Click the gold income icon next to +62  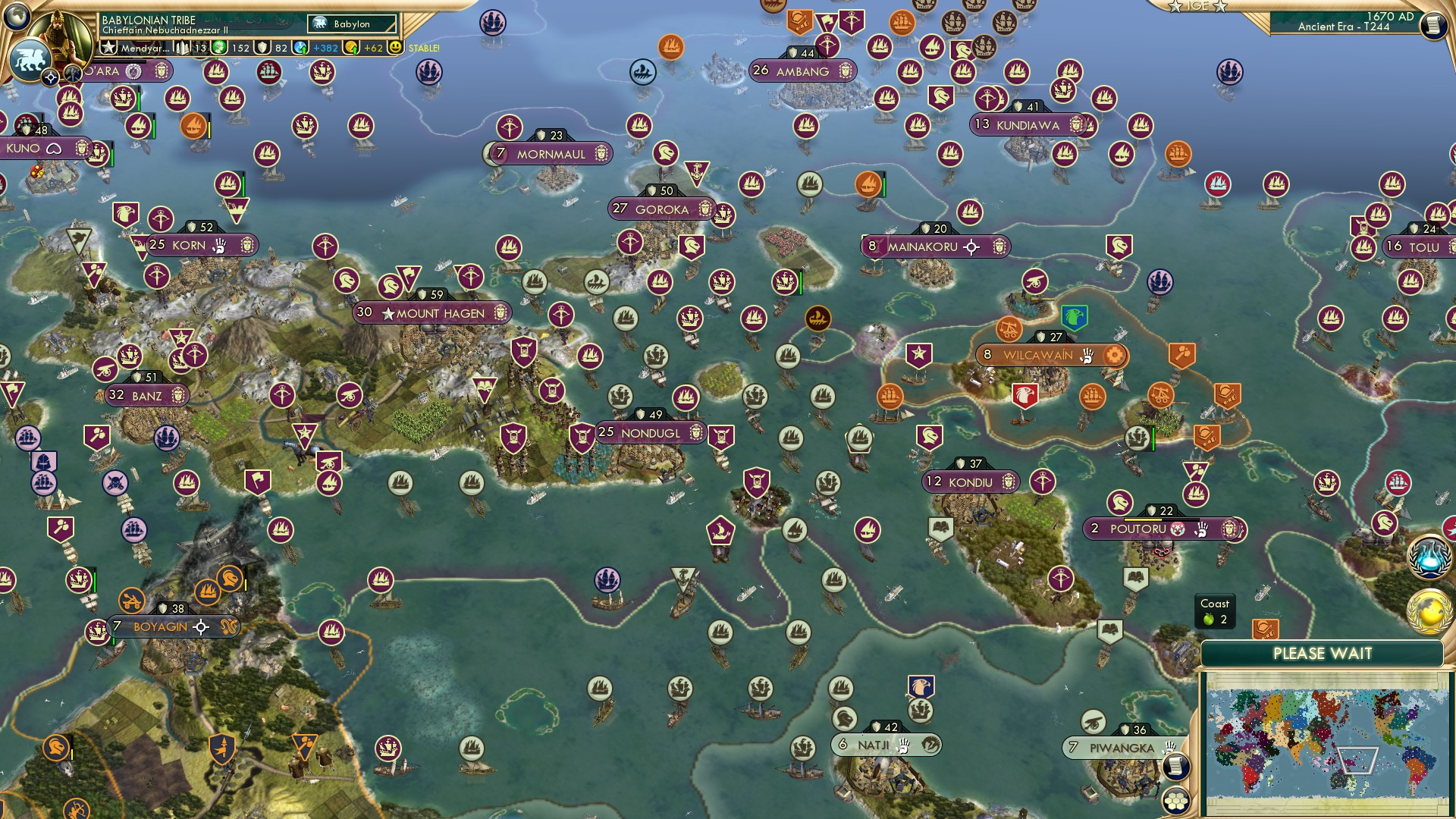click(350, 48)
